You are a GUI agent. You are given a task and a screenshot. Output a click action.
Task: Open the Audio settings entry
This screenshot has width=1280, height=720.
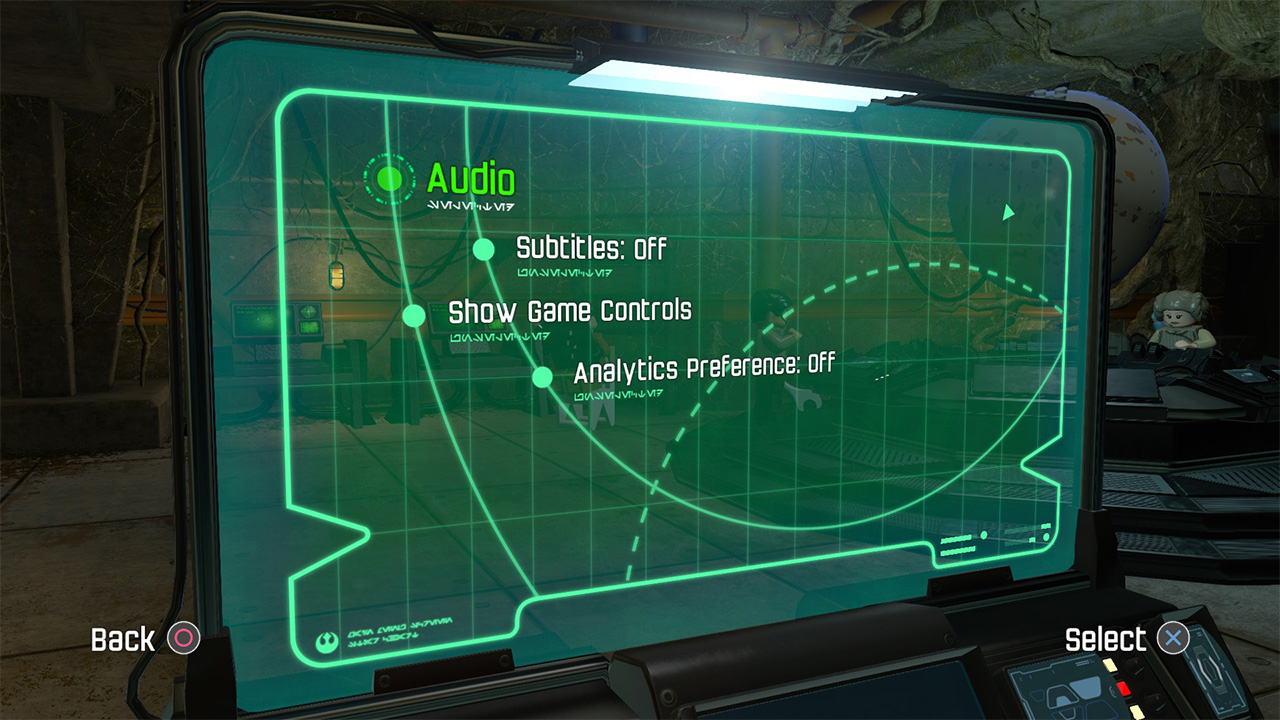click(x=470, y=180)
